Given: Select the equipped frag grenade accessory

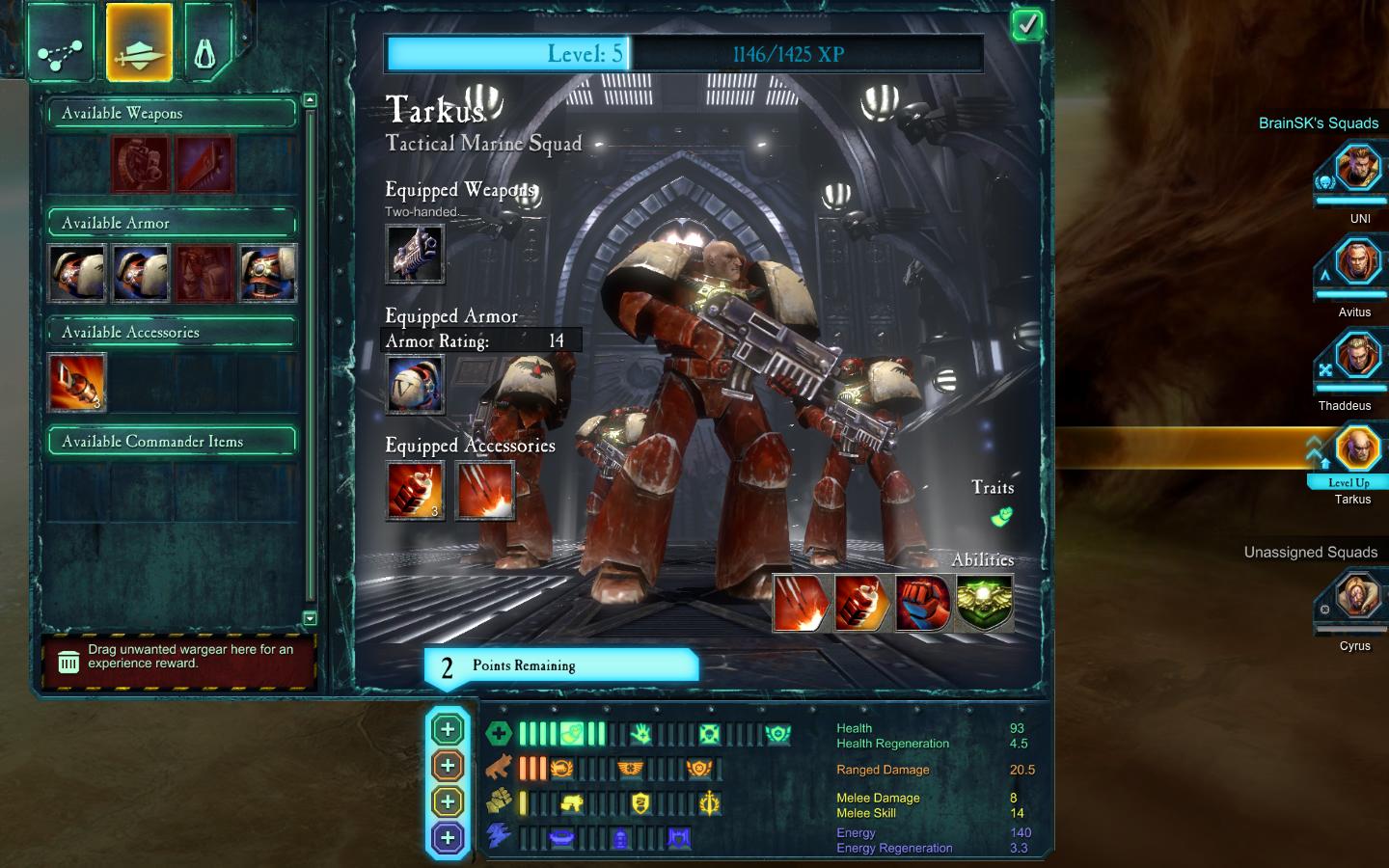Looking at the screenshot, I should [x=415, y=490].
